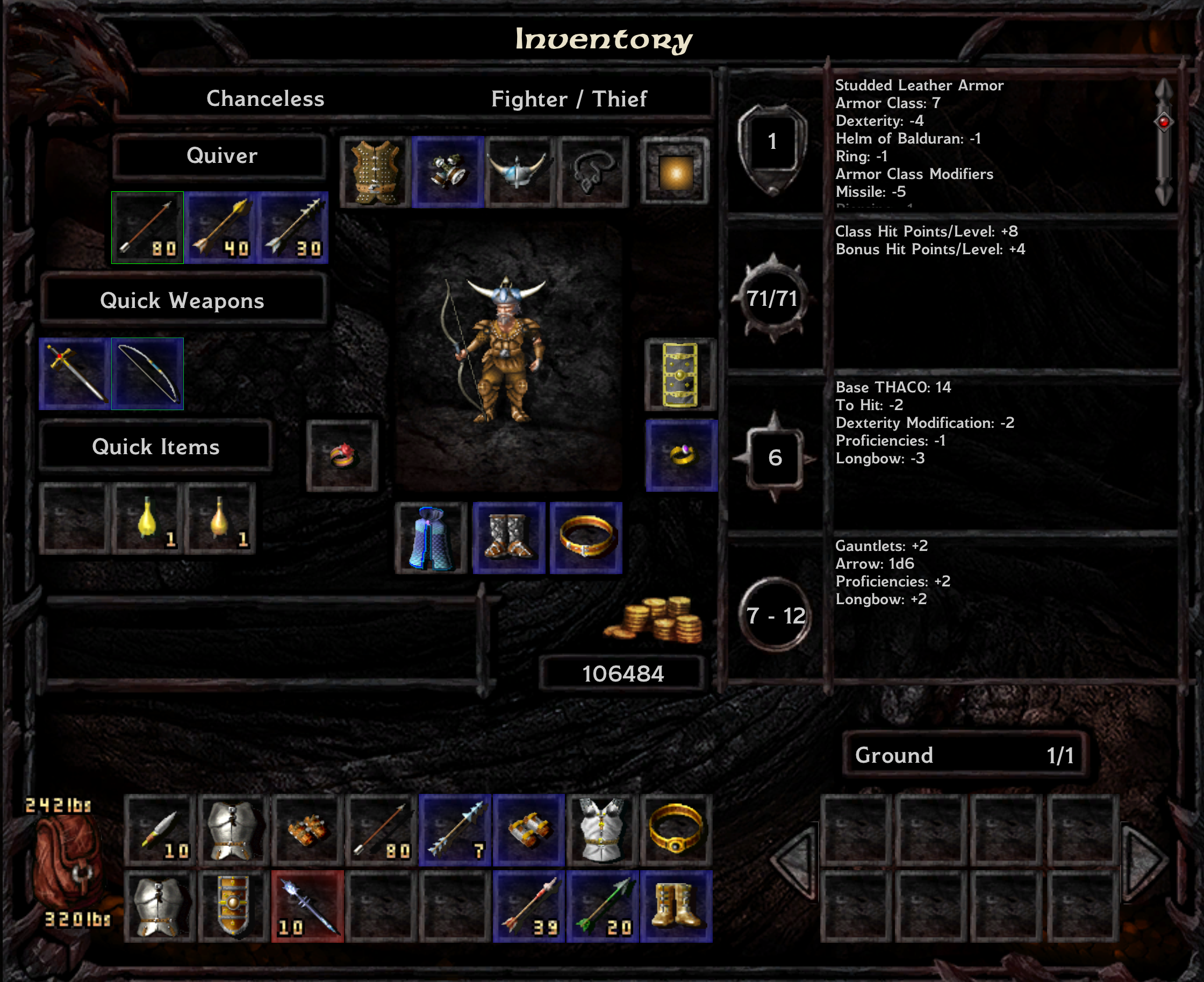Select the yellow potion quick item
The height and width of the screenshot is (982, 1204).
click(x=148, y=518)
